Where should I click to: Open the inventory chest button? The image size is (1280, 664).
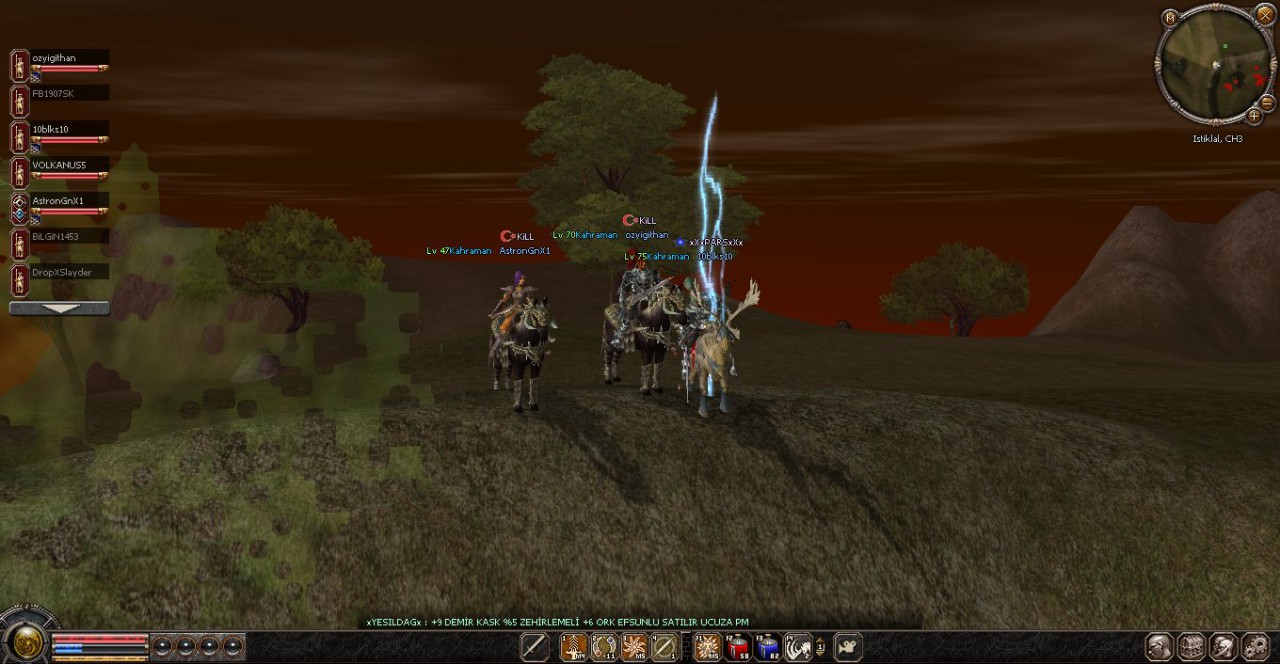pos(1191,647)
